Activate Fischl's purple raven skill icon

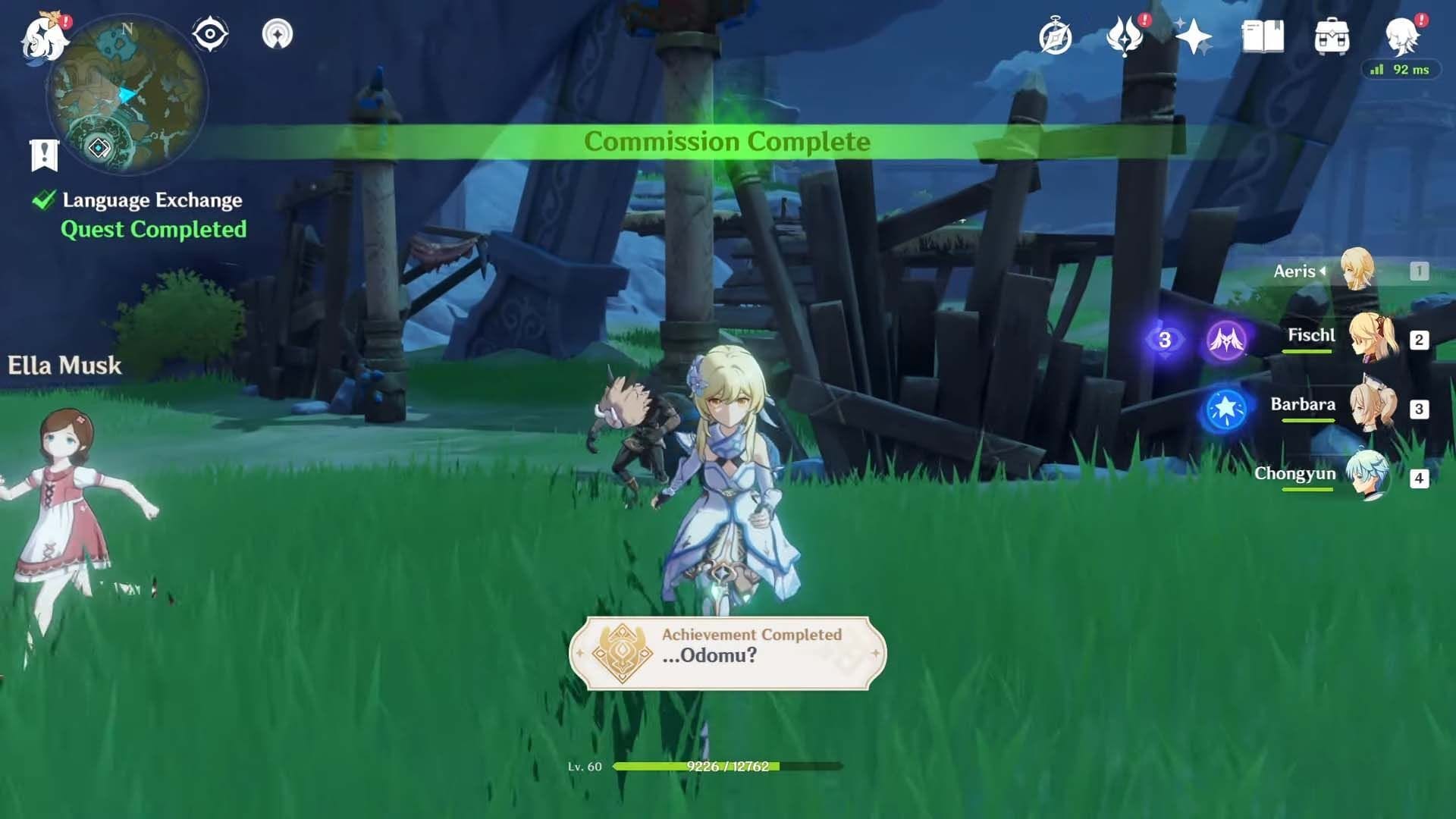tap(1225, 340)
